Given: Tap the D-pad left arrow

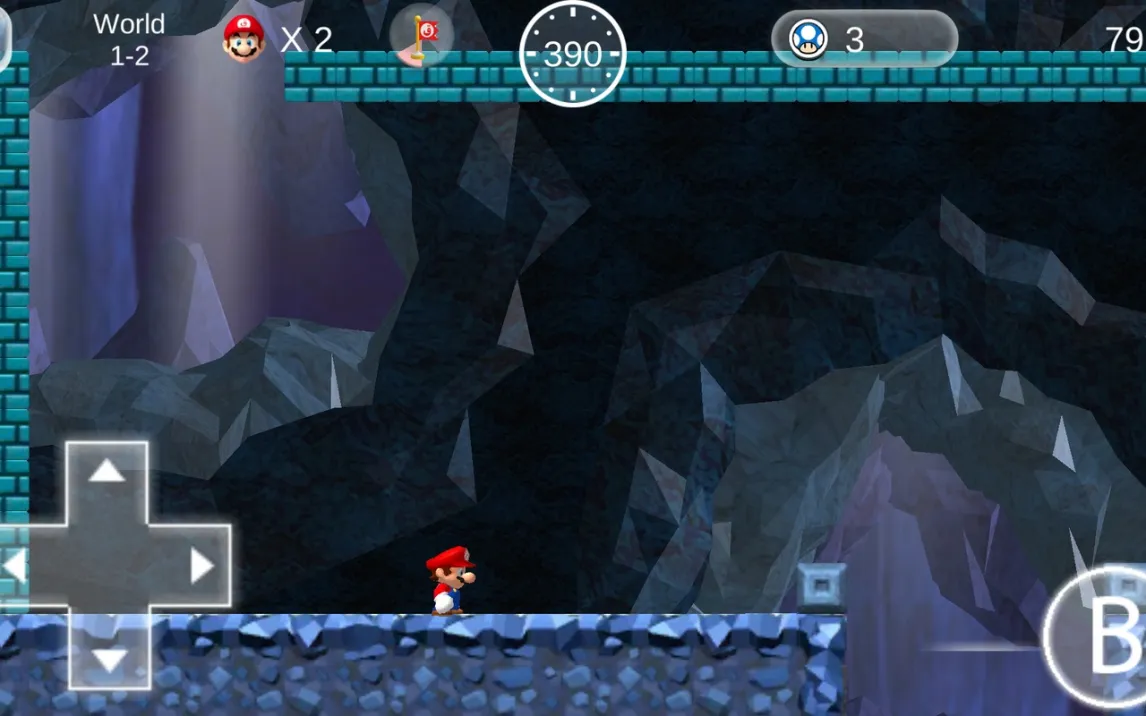Looking at the screenshot, I should pos(14,566).
